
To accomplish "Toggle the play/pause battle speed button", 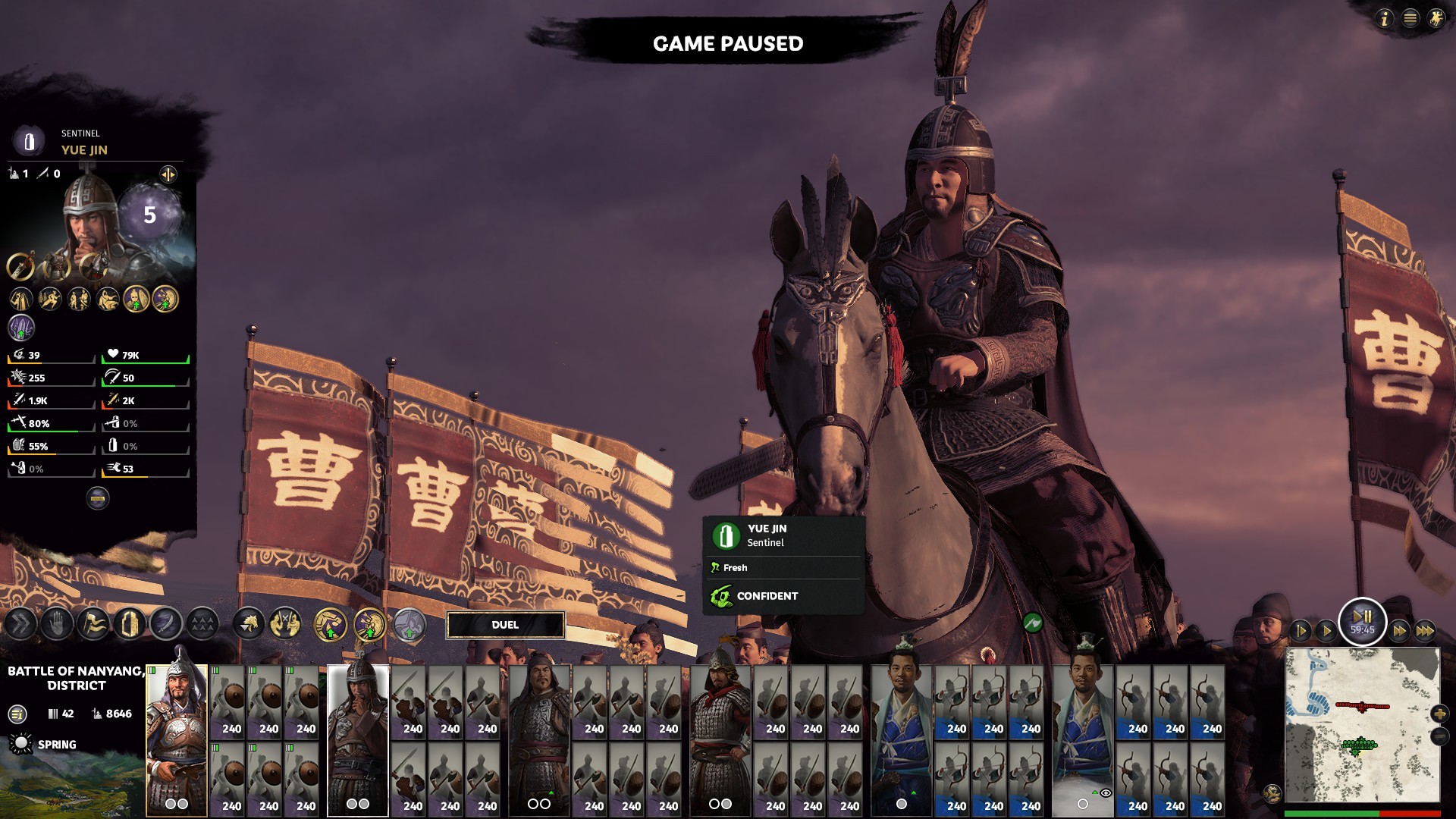I will tap(1362, 620).
